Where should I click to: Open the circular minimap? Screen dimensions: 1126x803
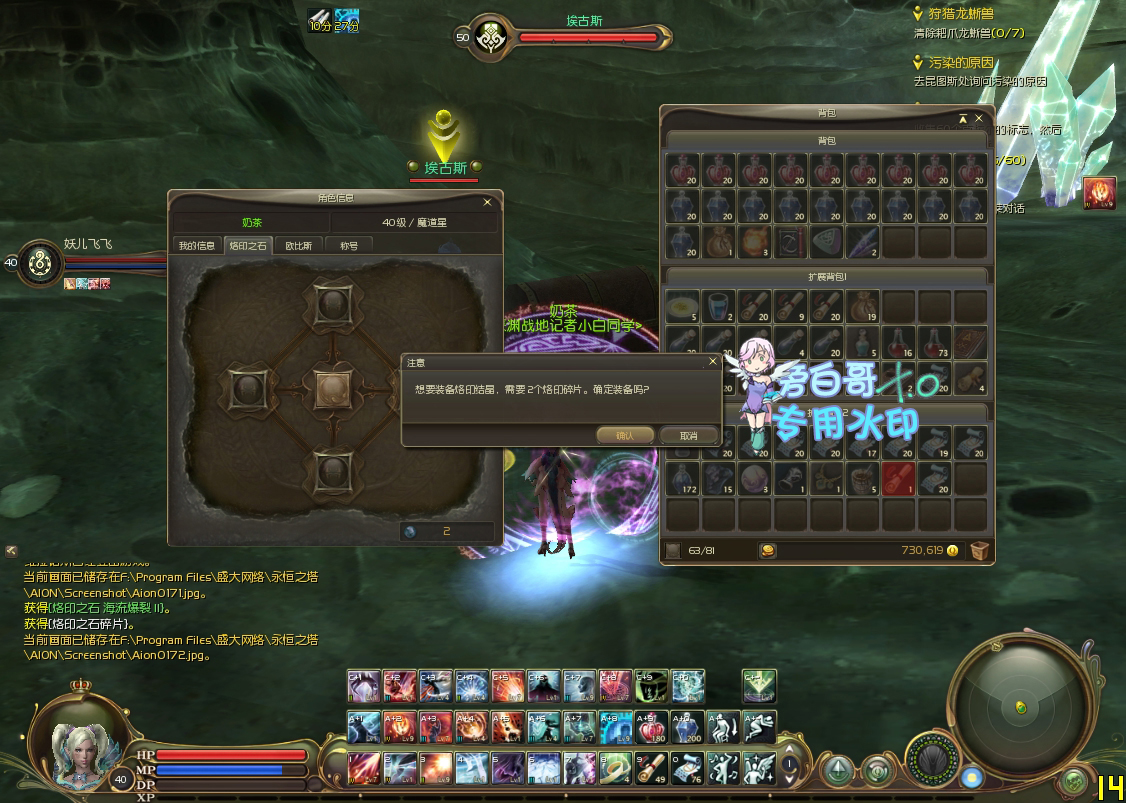tap(1020, 705)
